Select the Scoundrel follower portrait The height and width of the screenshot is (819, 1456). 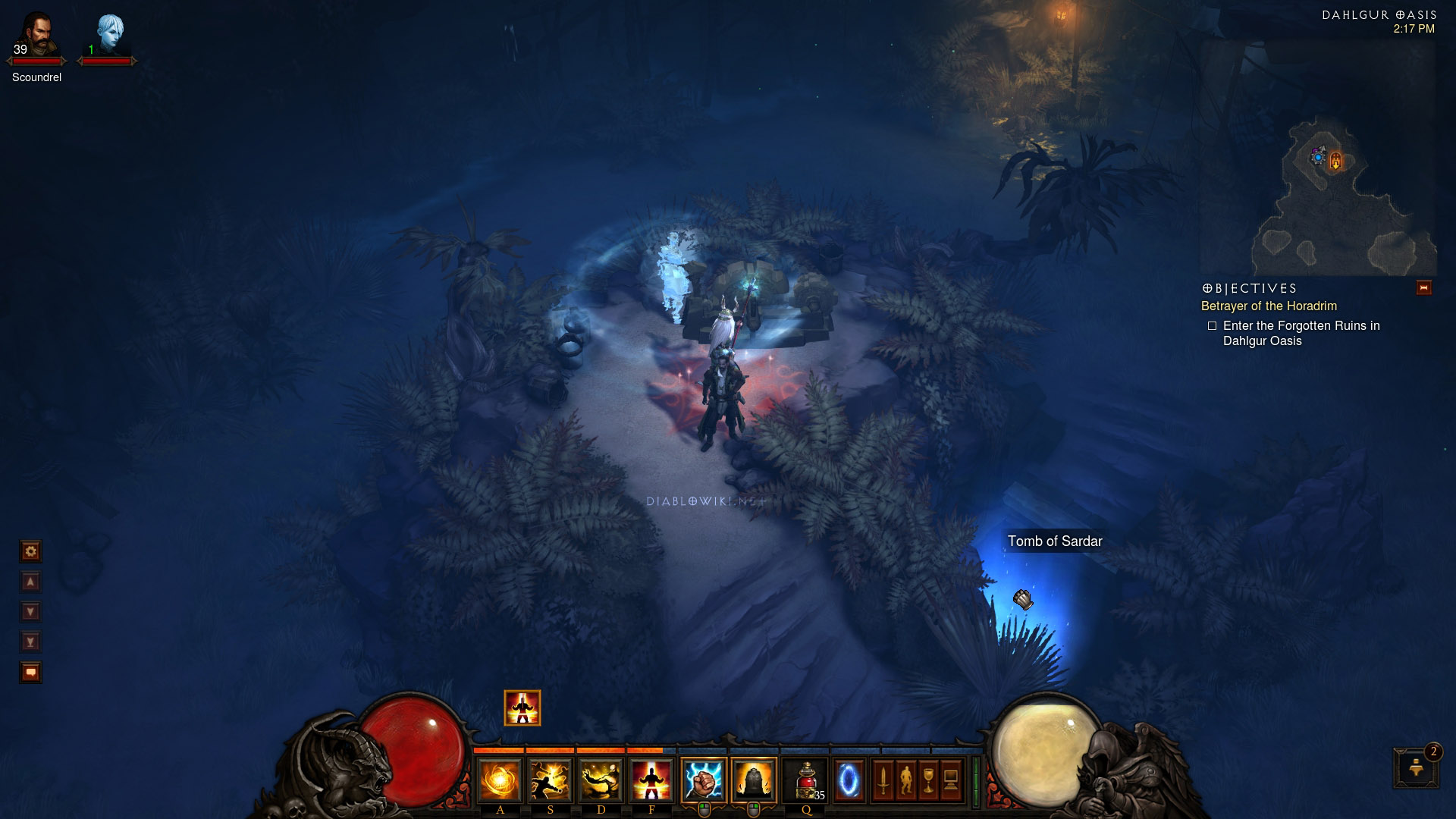pyautogui.click(x=36, y=34)
